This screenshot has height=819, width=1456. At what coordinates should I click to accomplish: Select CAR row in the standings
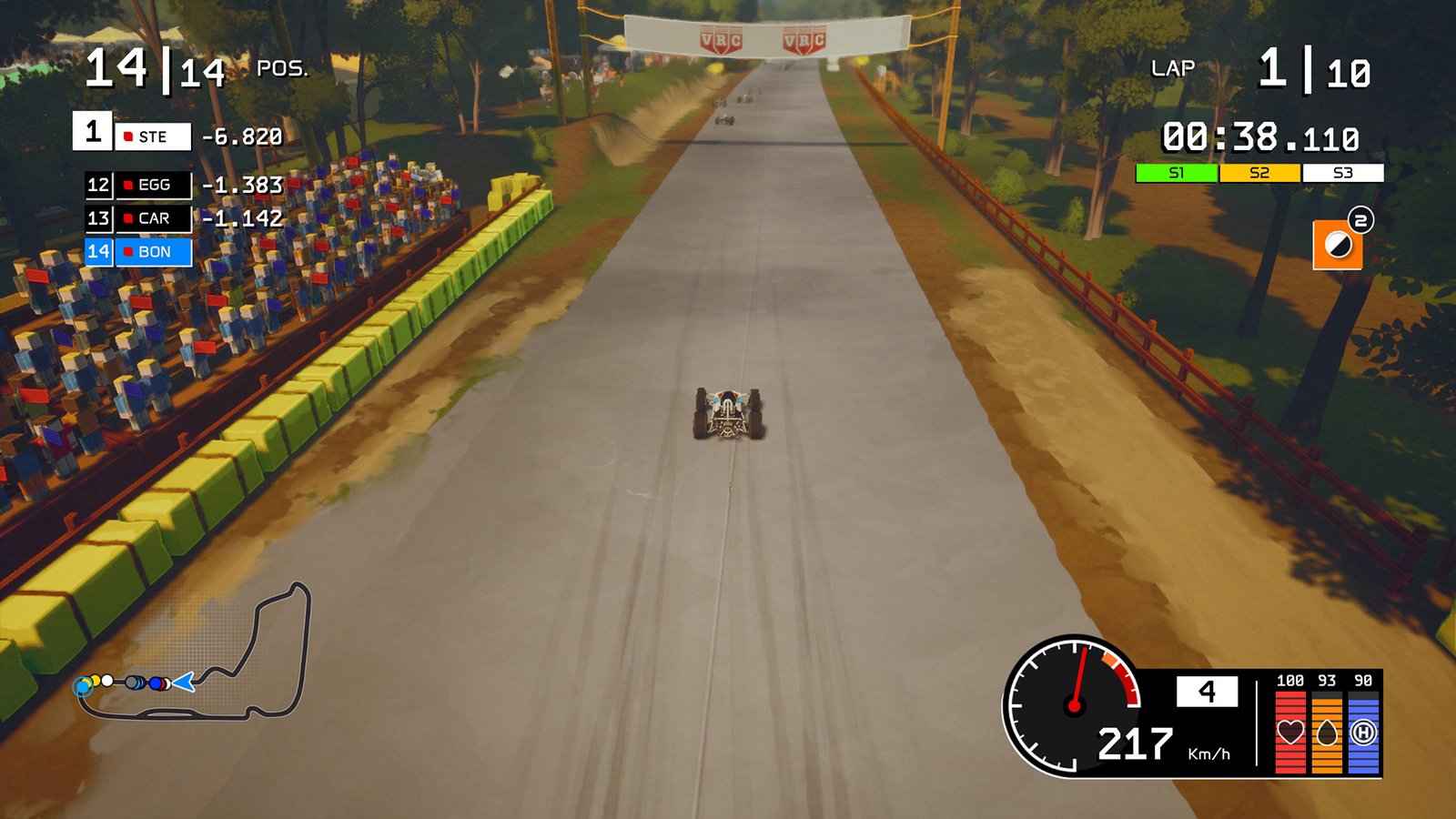pos(153,218)
